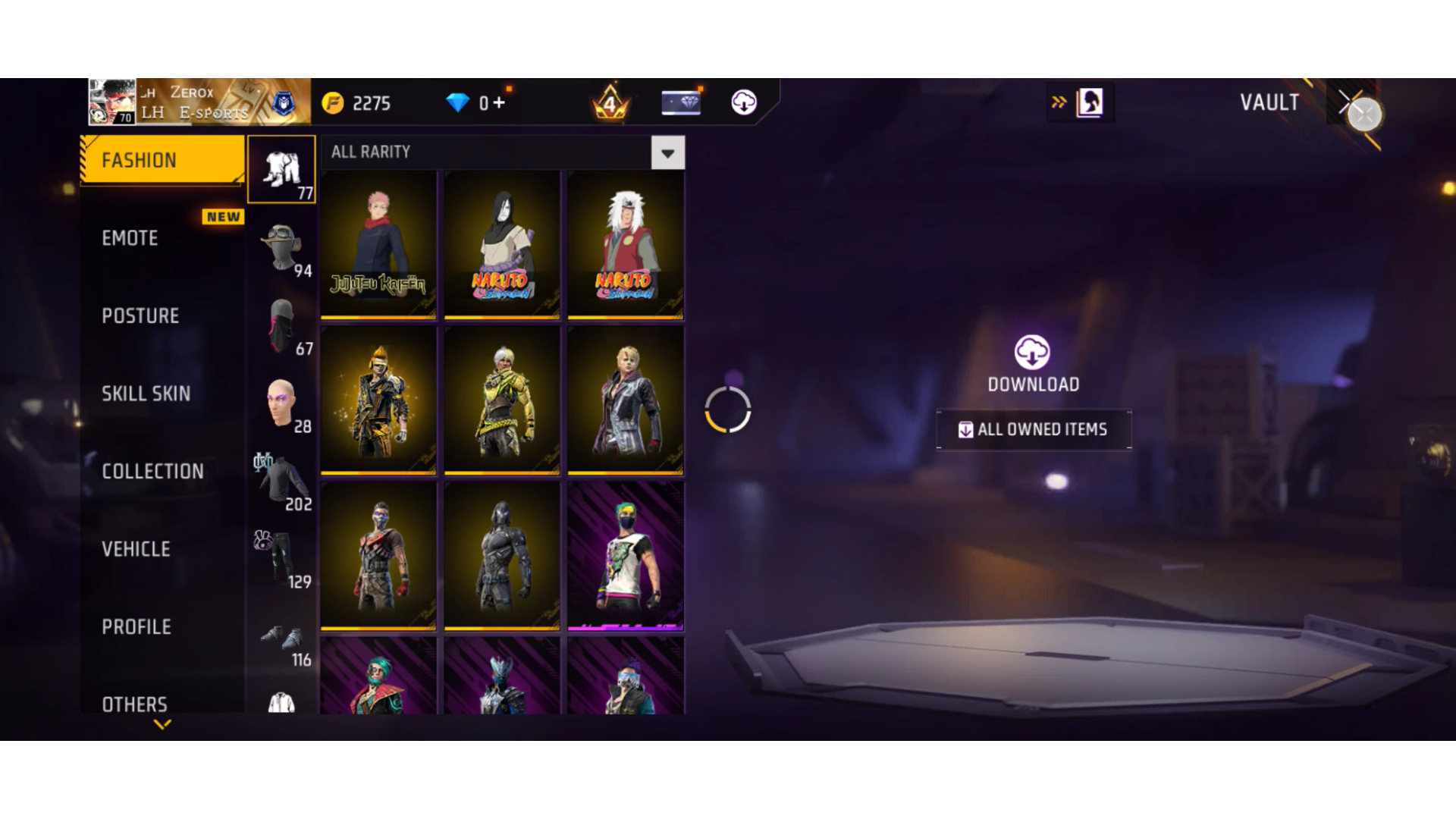The image size is (1456, 819).
Task: Switch to the Emote category
Action: tap(130, 238)
